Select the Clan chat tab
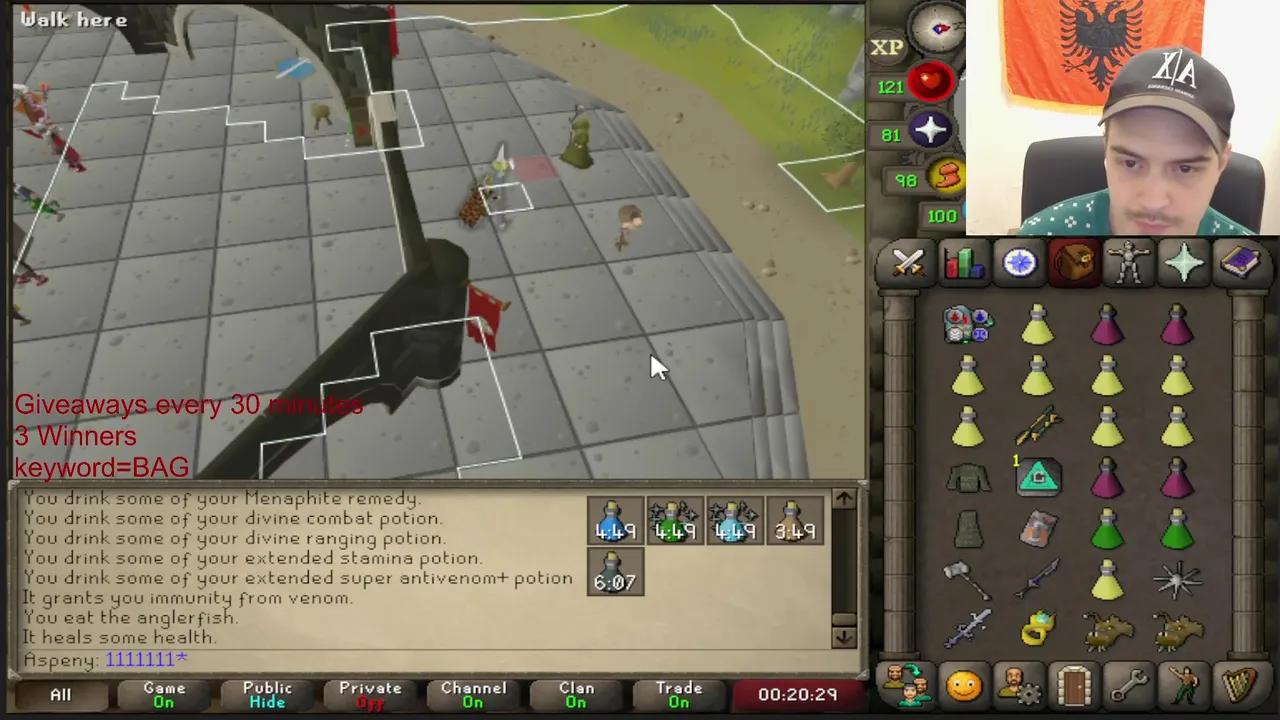Viewport: 1280px width, 720px height. click(576, 694)
